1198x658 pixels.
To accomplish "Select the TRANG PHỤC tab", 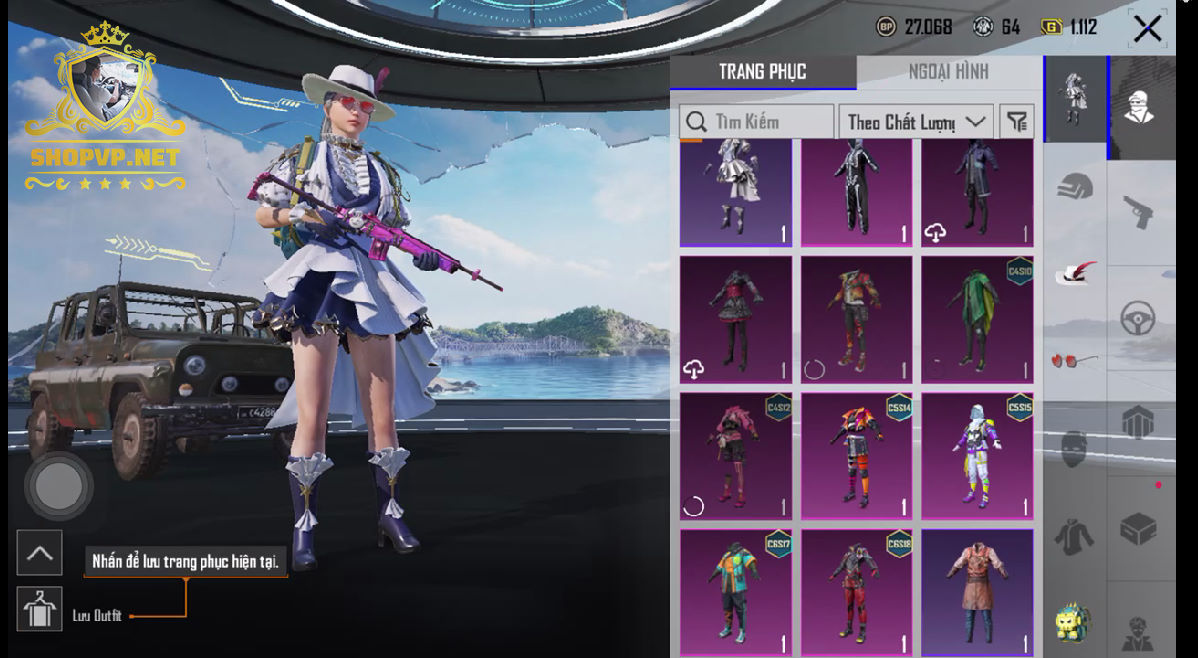I will click(x=762, y=72).
